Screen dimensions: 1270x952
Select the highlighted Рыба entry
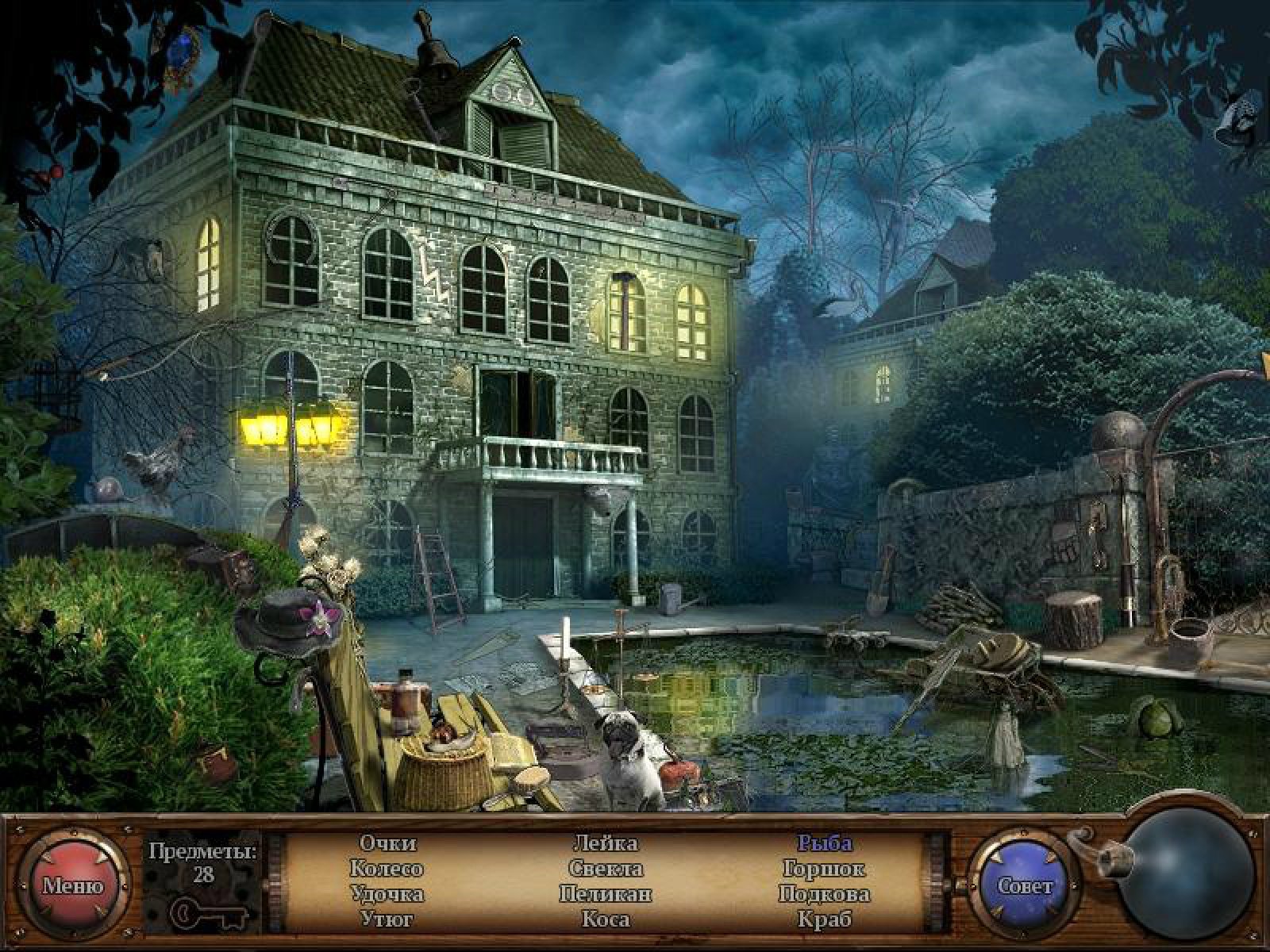(x=825, y=843)
